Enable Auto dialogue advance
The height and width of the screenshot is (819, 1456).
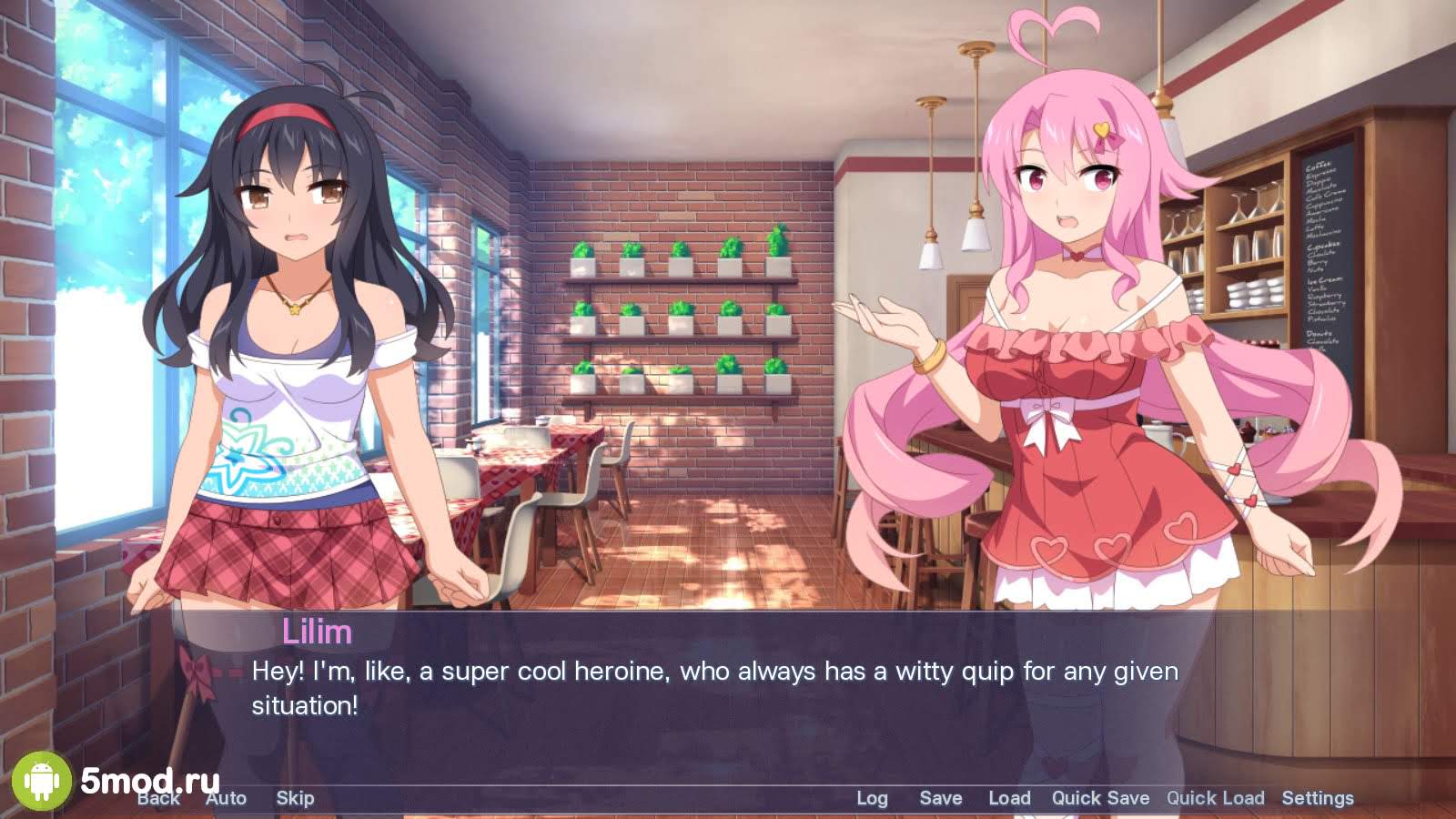[x=227, y=798]
